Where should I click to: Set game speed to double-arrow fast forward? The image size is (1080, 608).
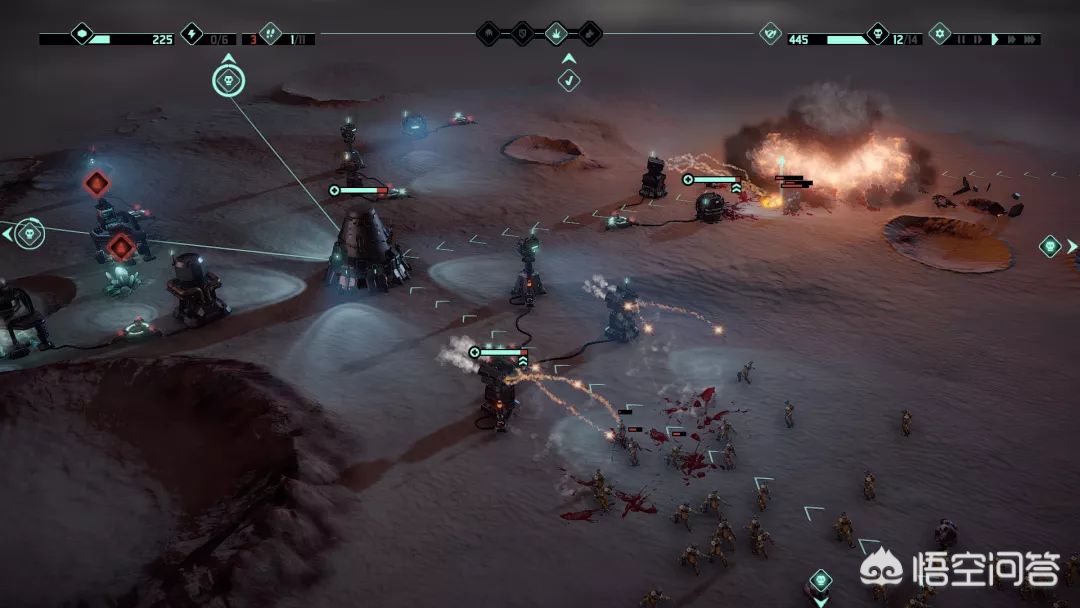[1009, 39]
